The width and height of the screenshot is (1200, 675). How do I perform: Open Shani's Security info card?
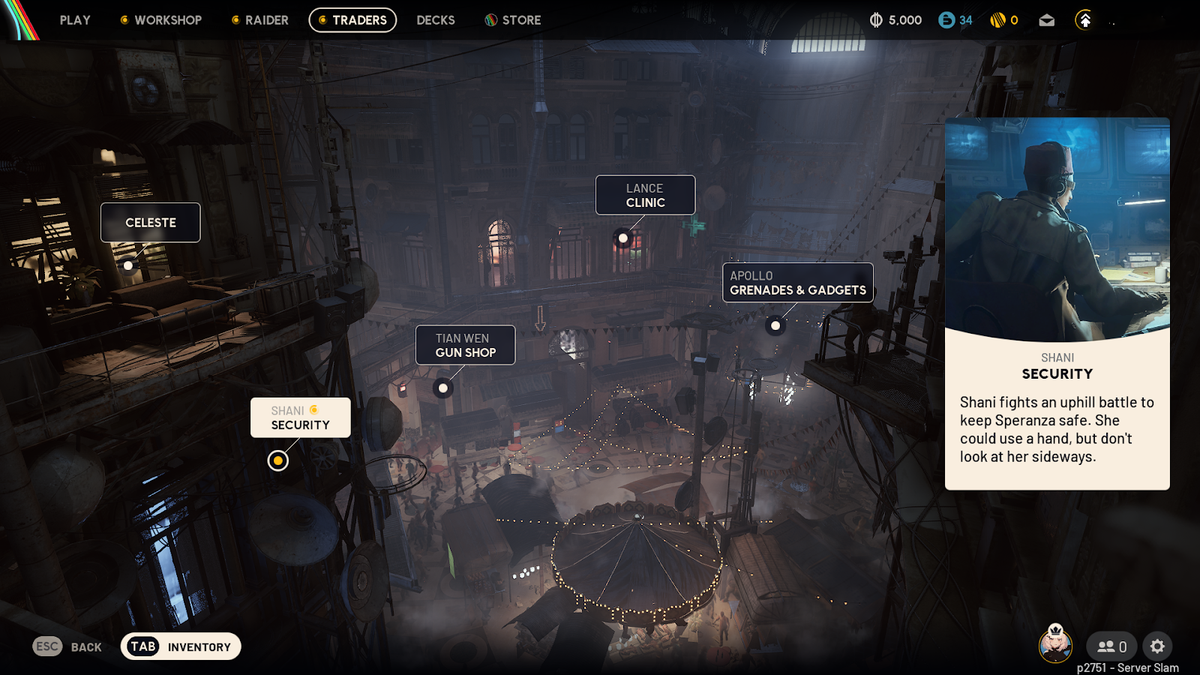pyautogui.click(x=1057, y=304)
